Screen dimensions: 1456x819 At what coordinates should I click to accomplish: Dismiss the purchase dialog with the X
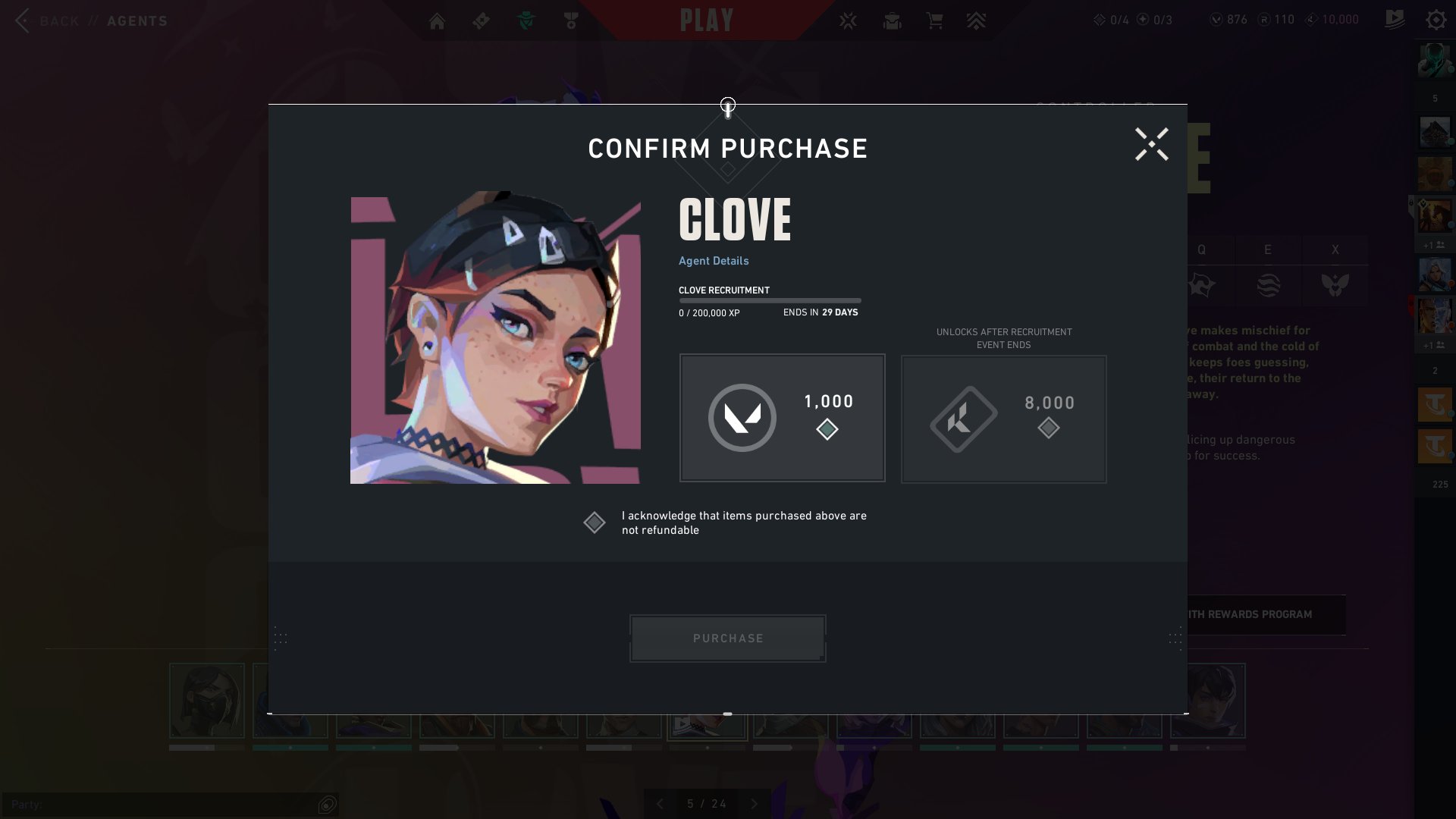coord(1151,145)
